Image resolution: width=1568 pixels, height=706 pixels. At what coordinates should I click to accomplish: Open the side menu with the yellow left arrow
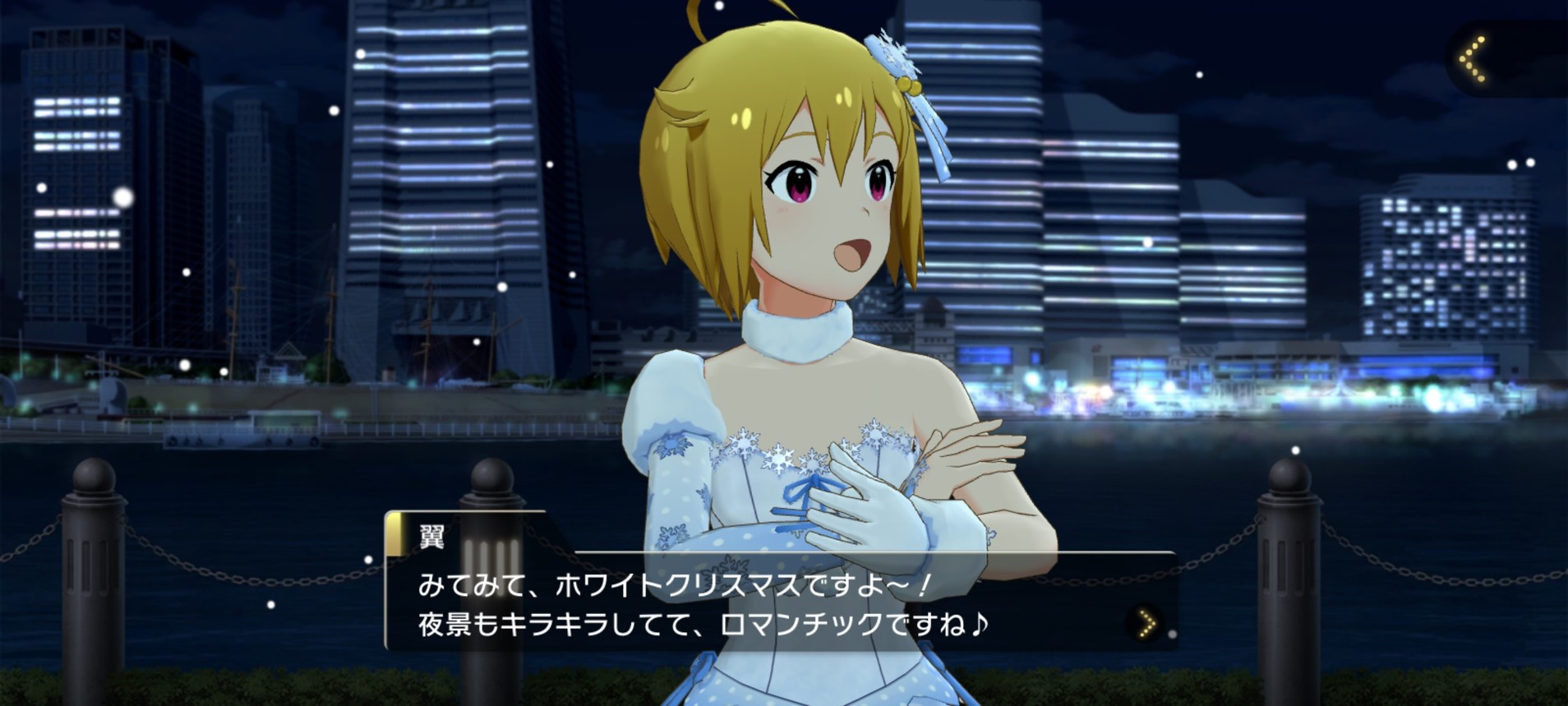[1474, 59]
